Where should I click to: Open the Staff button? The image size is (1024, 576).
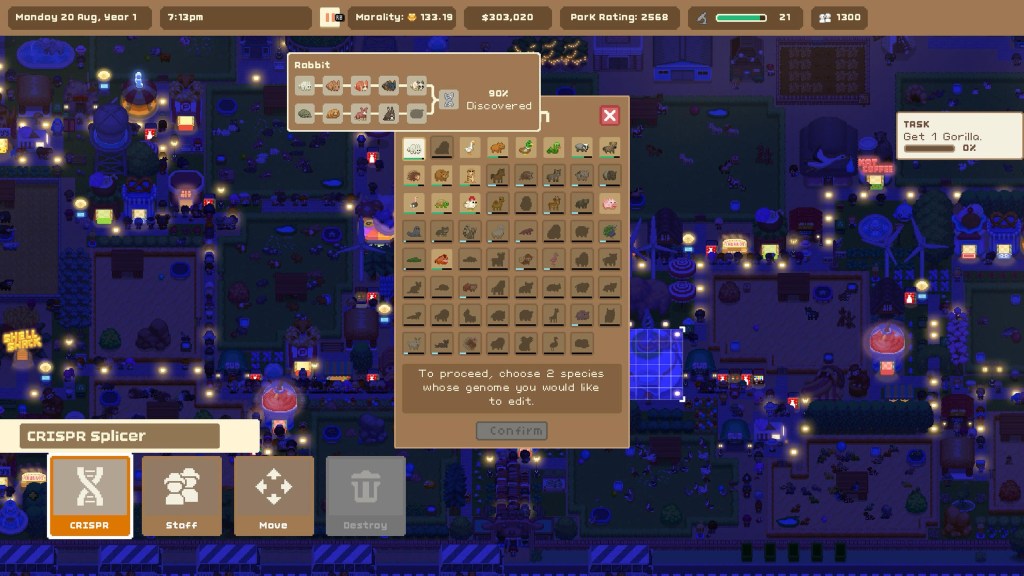coord(182,496)
